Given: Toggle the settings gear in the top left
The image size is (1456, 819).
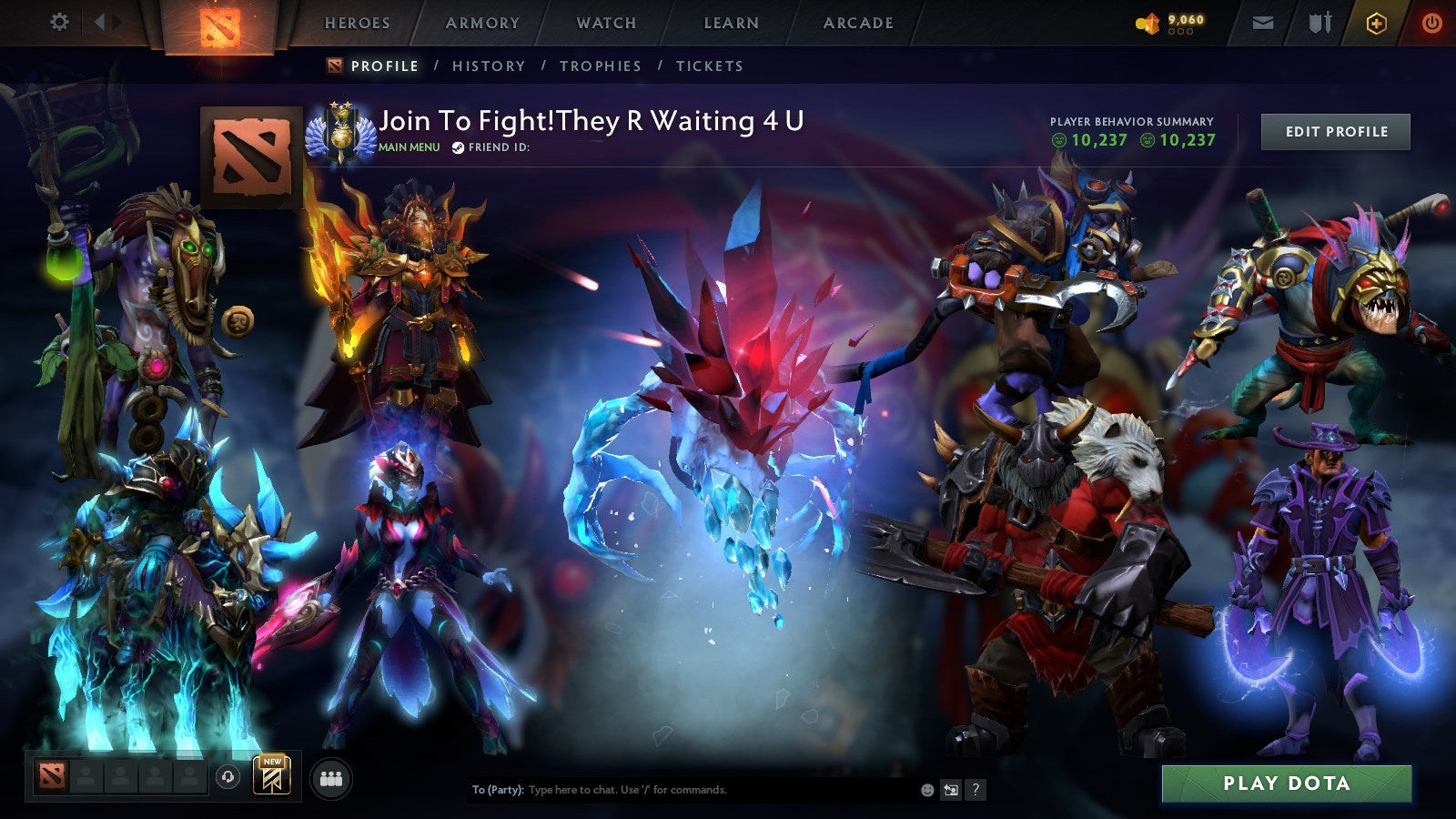Looking at the screenshot, I should [59, 21].
